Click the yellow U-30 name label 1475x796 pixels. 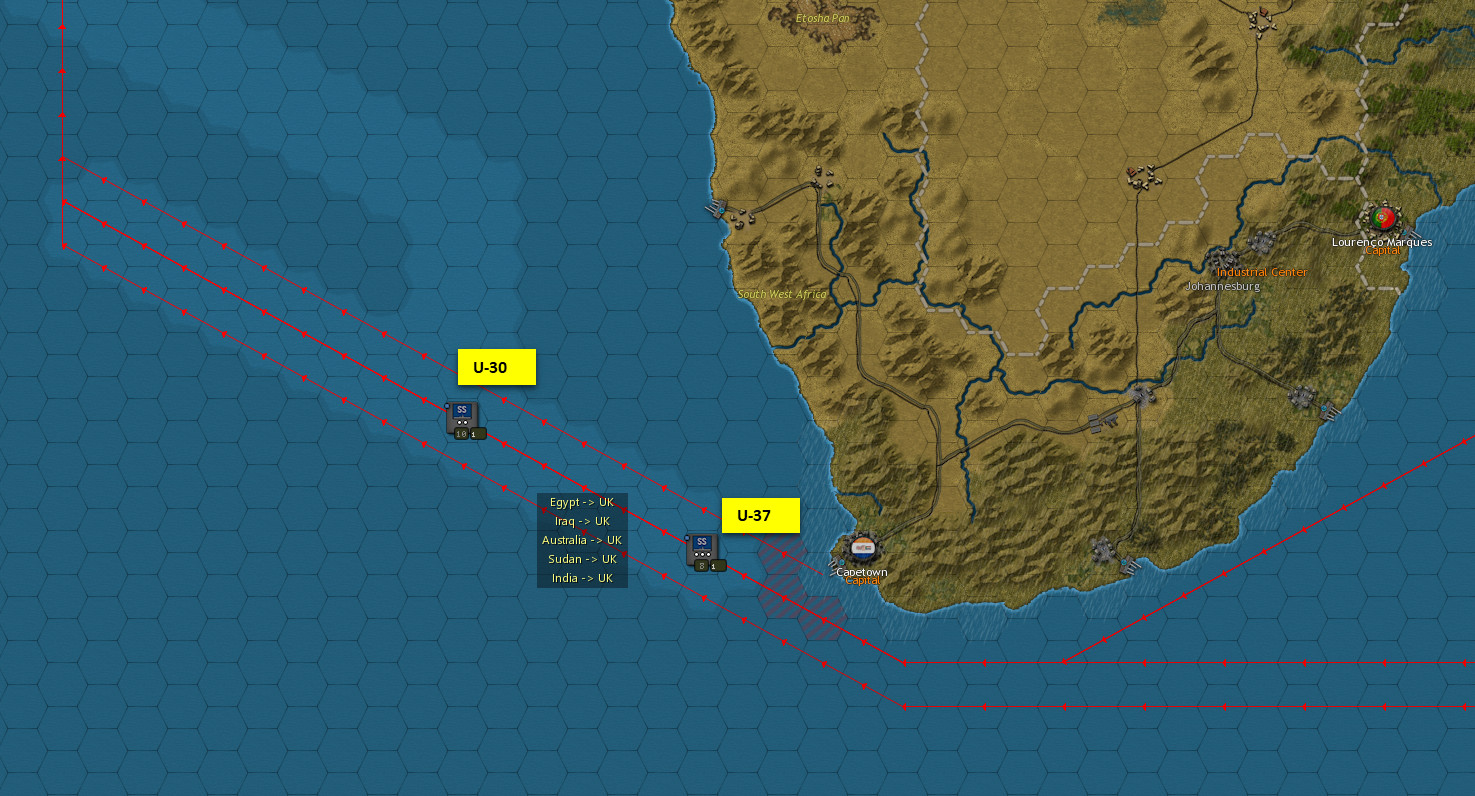[x=496, y=368]
